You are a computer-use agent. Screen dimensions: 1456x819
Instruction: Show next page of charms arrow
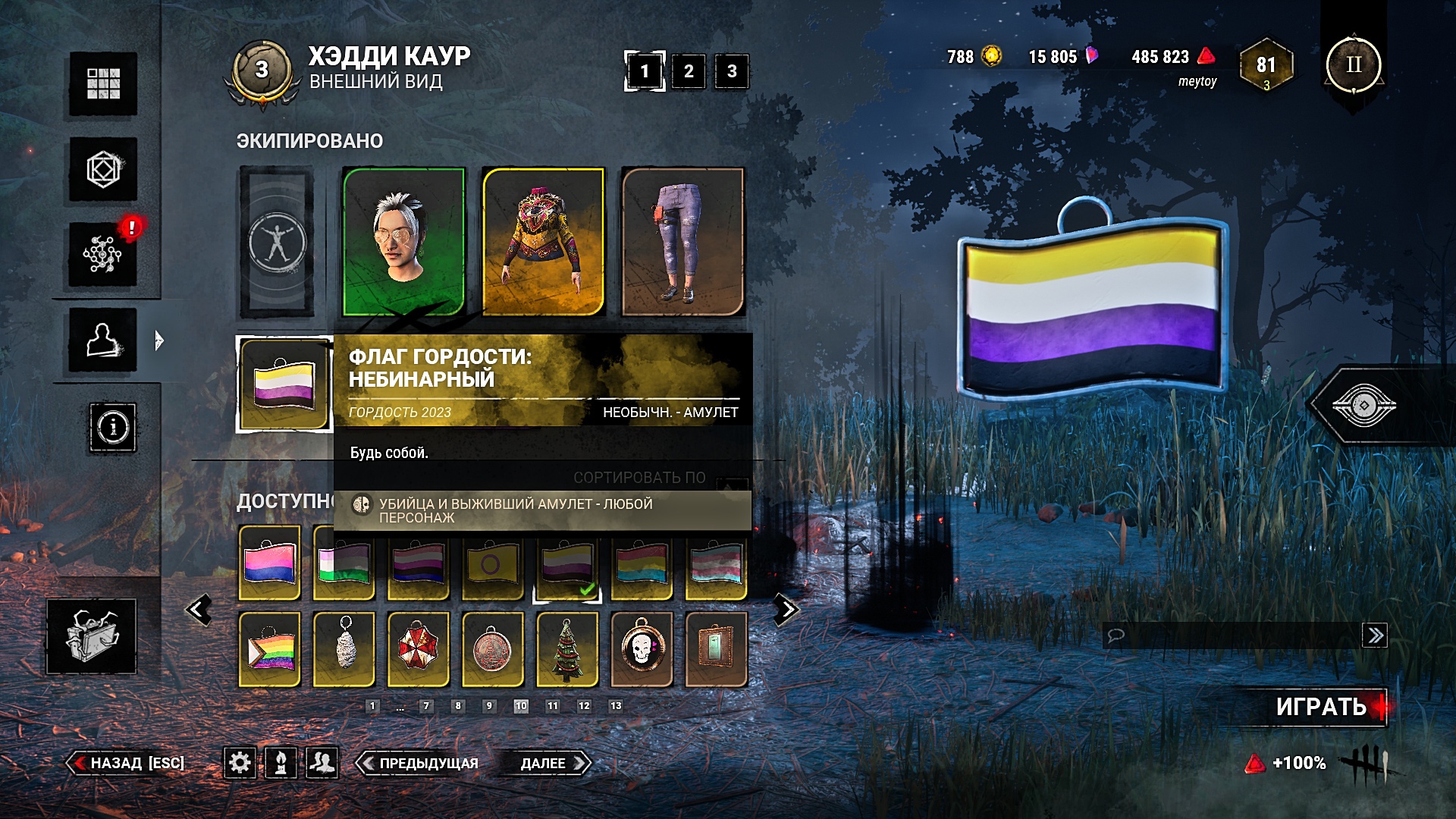click(786, 609)
